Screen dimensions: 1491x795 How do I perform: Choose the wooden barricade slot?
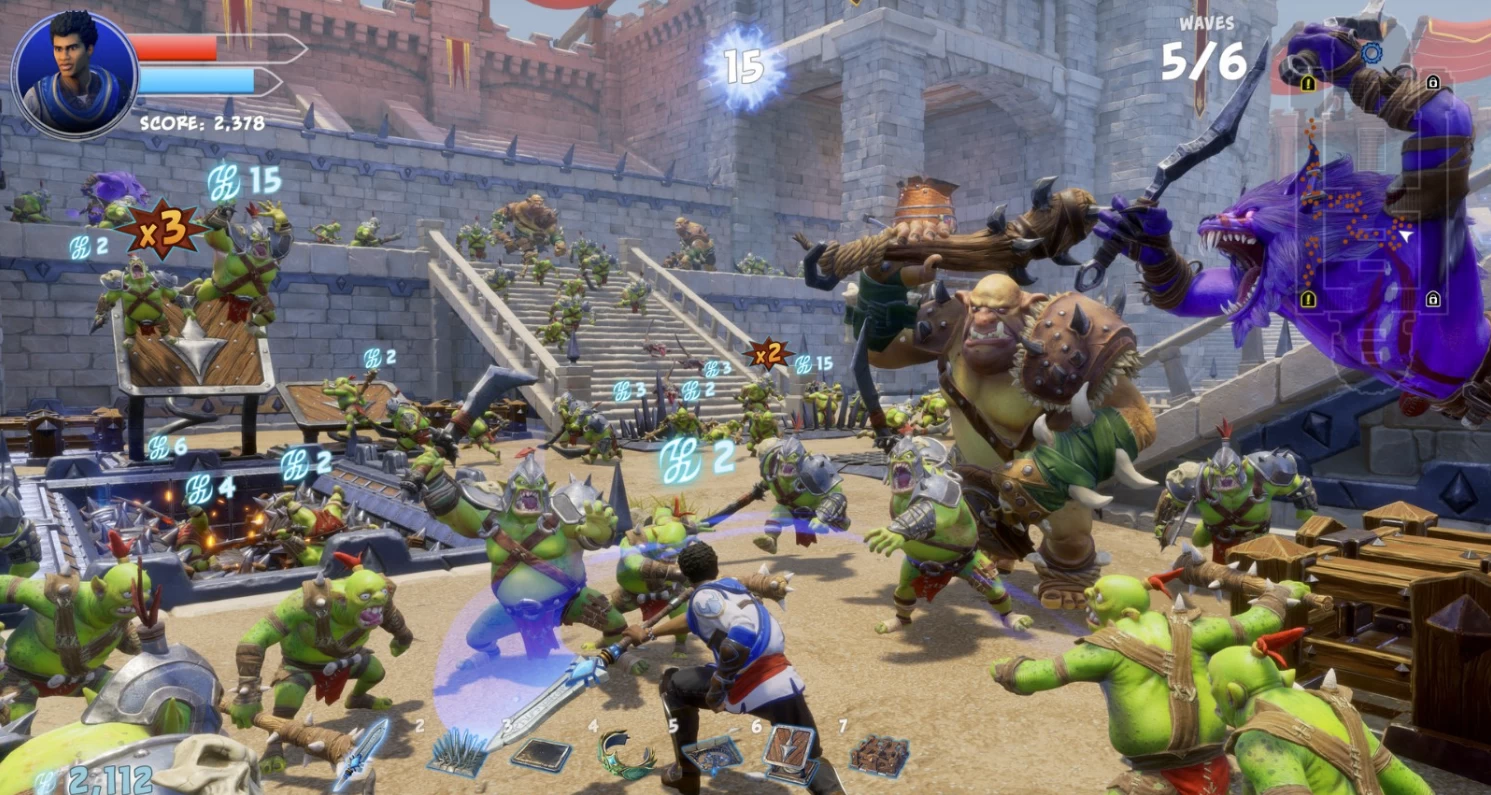[879, 755]
